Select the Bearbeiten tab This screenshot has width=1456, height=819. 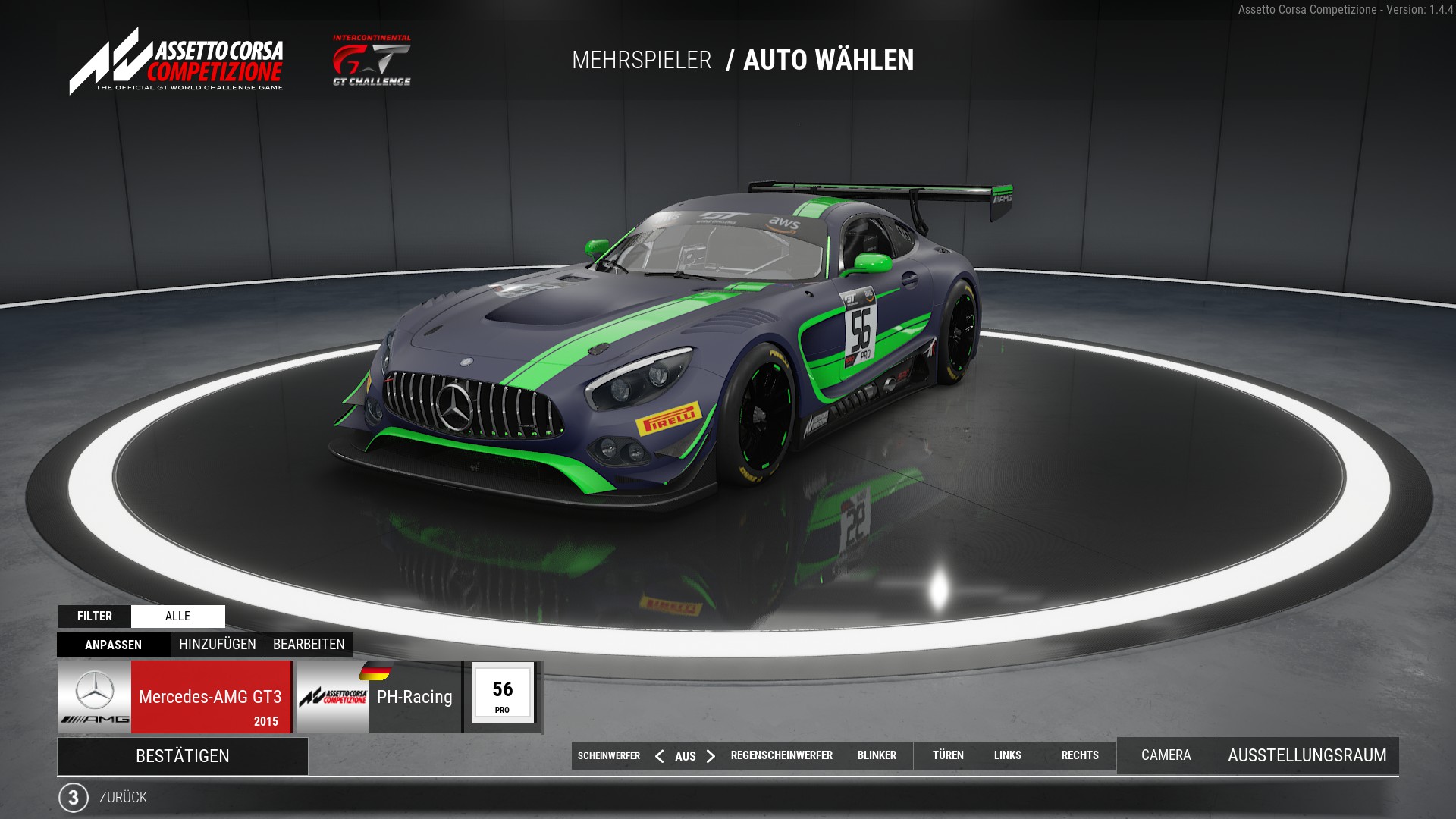click(x=309, y=645)
